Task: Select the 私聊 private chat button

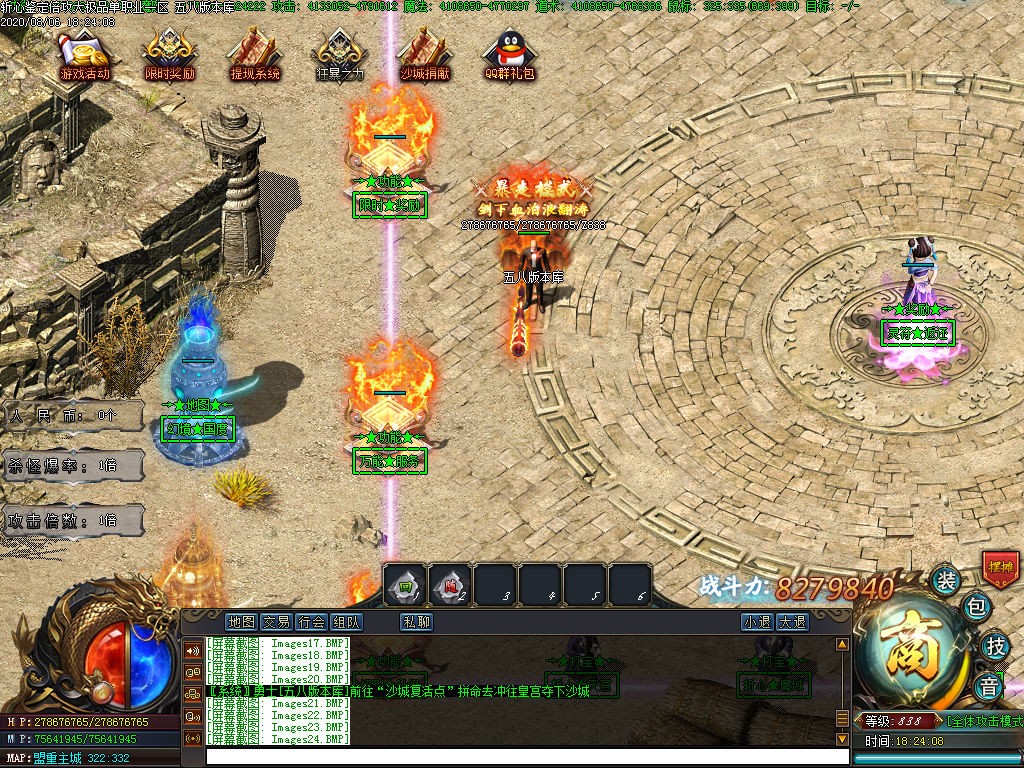Action: (416, 621)
